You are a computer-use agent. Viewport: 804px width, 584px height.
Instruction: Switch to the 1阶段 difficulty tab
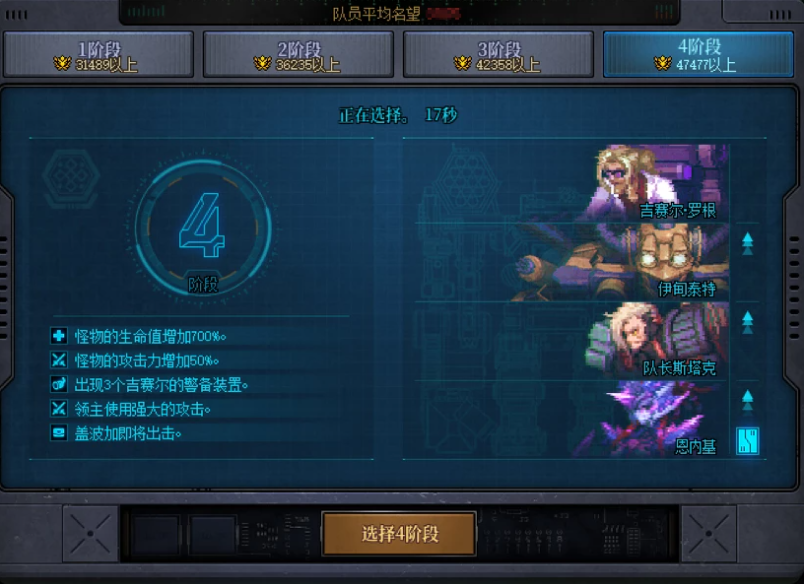point(98,54)
